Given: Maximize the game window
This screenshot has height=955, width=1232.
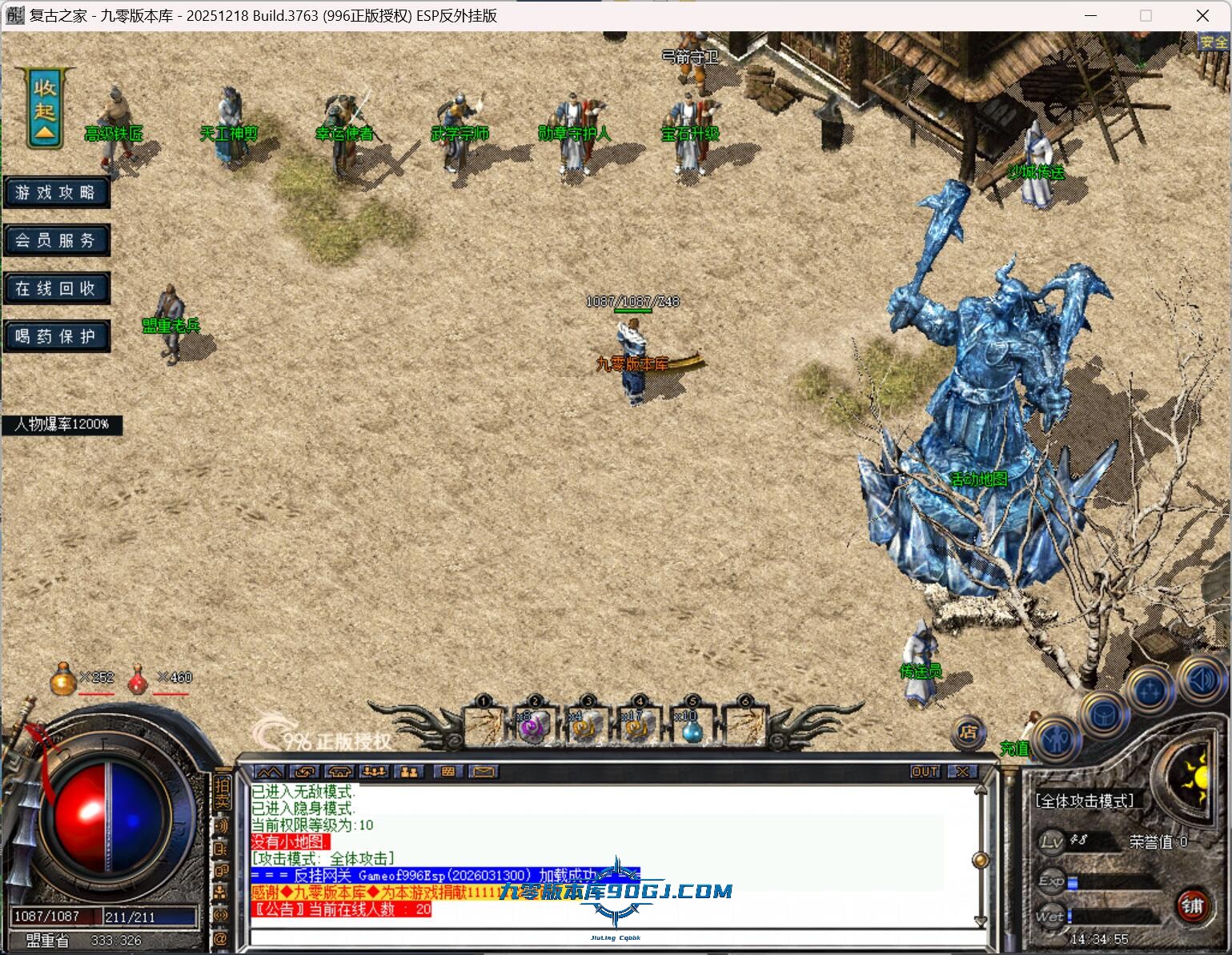Looking at the screenshot, I should pyautogui.click(x=1146, y=15).
